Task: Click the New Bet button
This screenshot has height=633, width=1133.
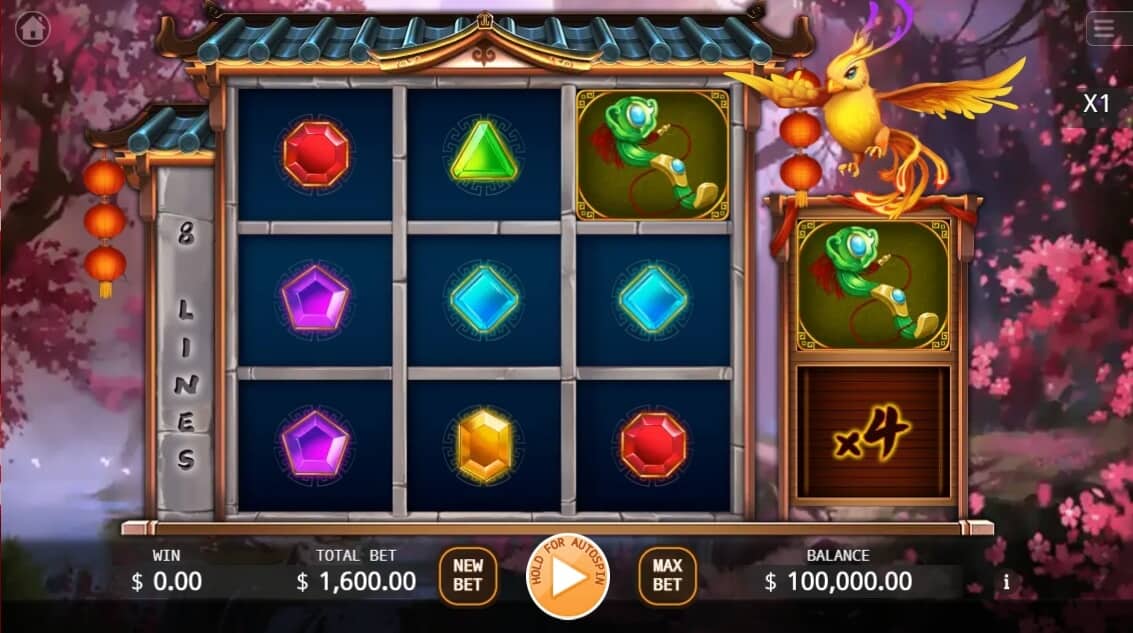Action: [468, 575]
